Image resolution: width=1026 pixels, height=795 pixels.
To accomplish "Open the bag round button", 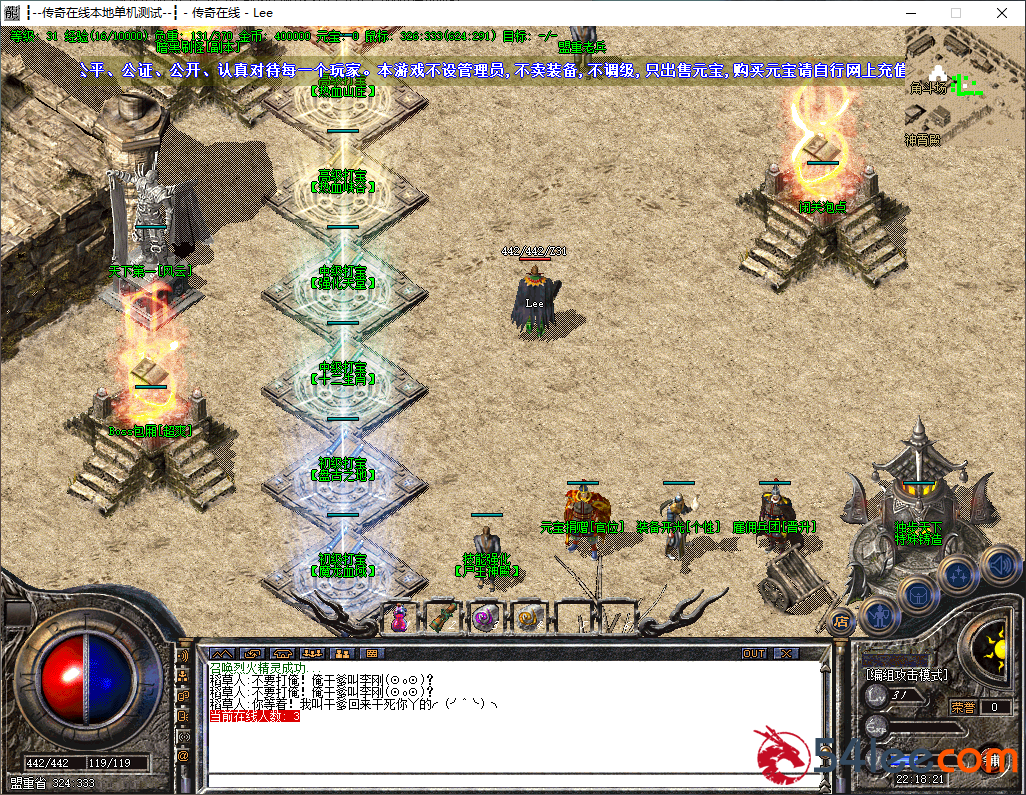I will [917, 593].
